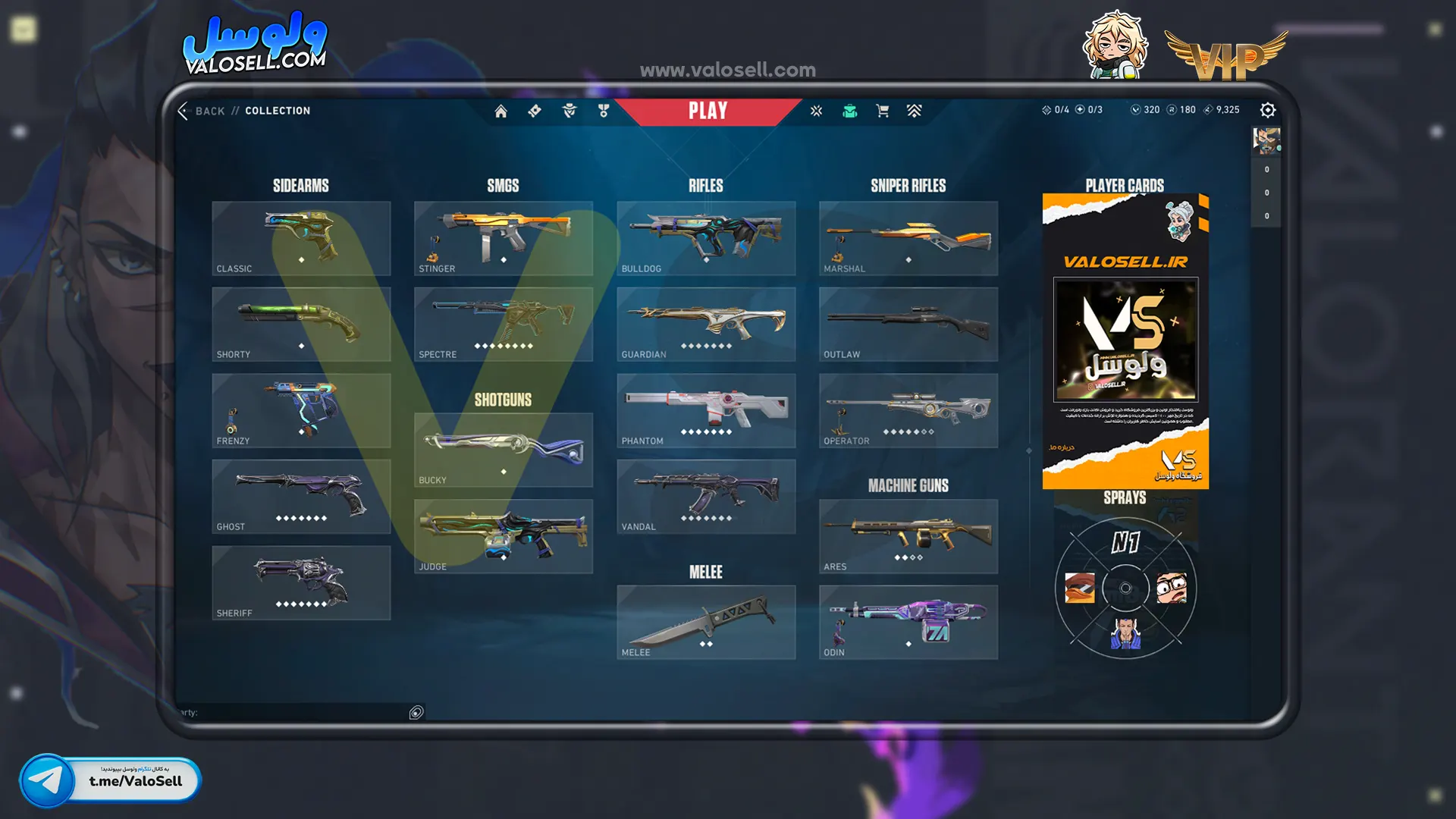The image size is (1456, 819).
Task: Open the Stinger SMG slot
Action: (503, 238)
